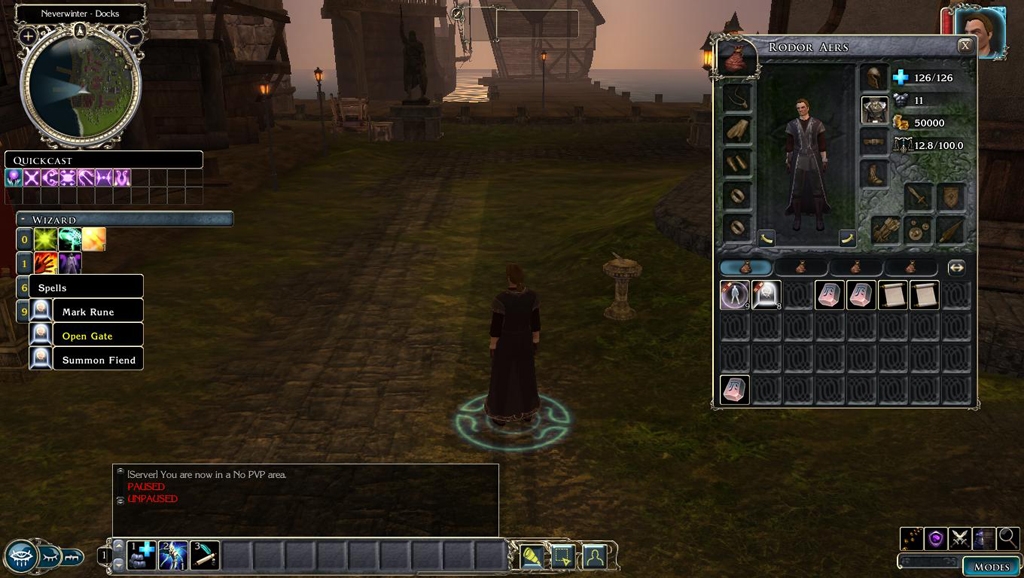
Task: Select the equipped chest armor slot
Action: [x=874, y=110]
